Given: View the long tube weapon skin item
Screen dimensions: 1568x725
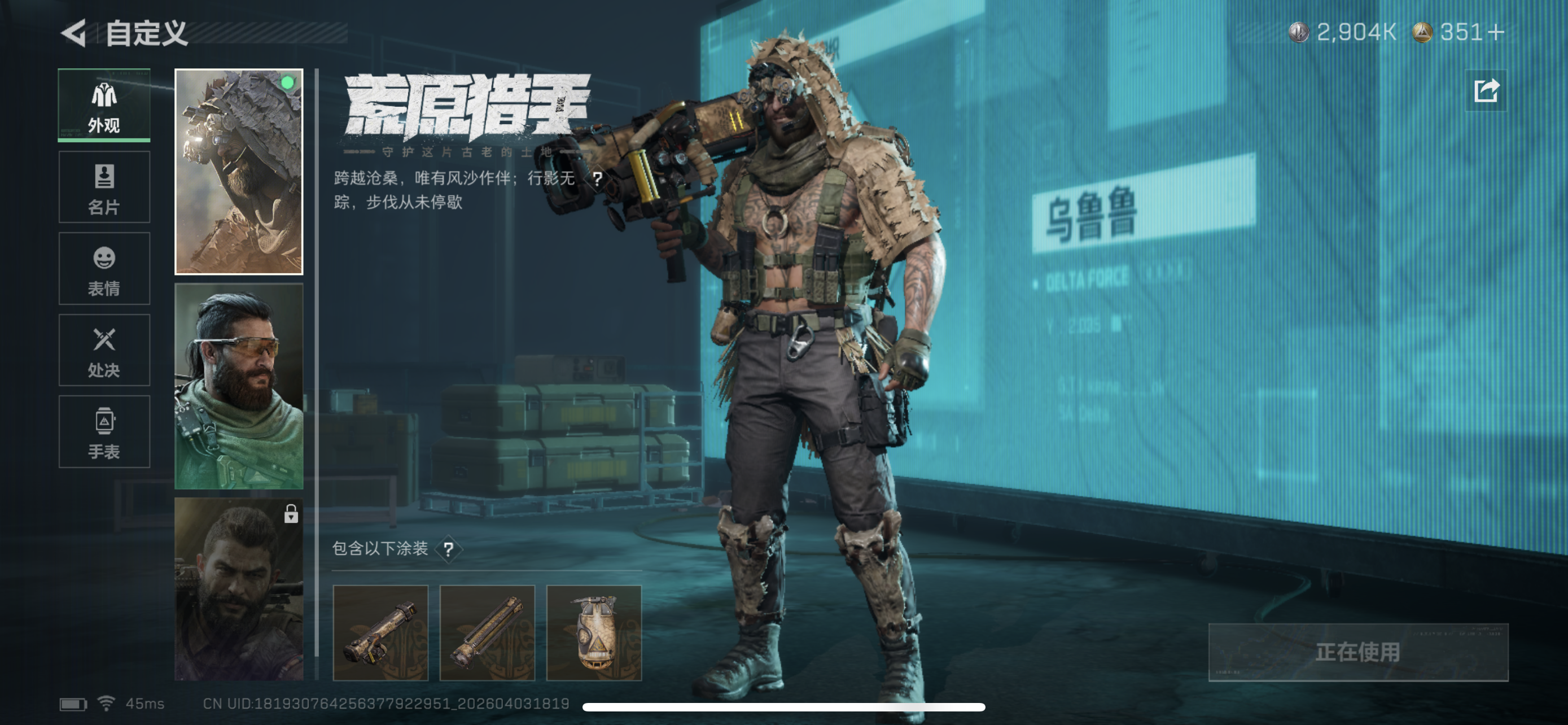Looking at the screenshot, I should click(x=487, y=633).
